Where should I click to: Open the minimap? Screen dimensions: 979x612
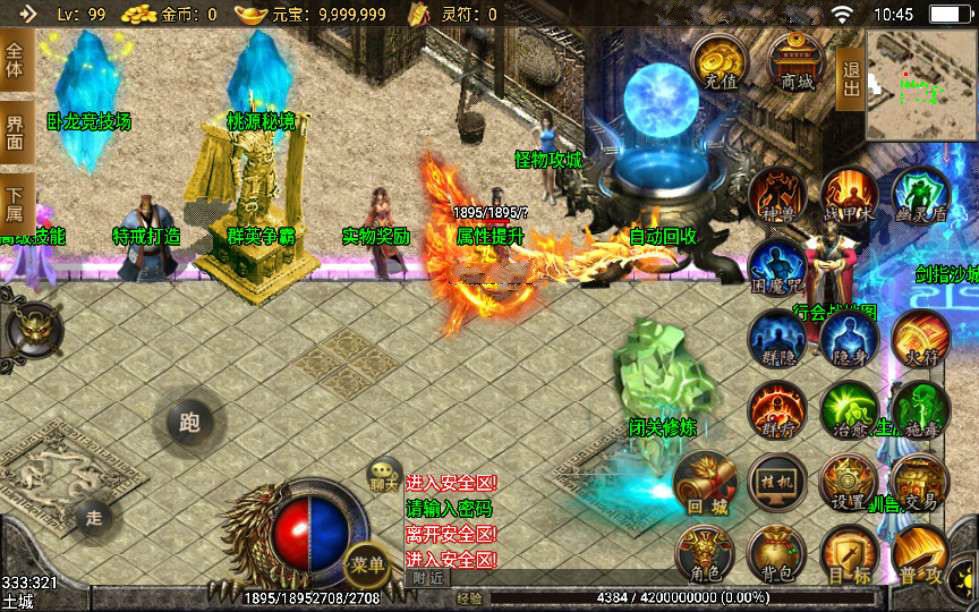click(922, 84)
